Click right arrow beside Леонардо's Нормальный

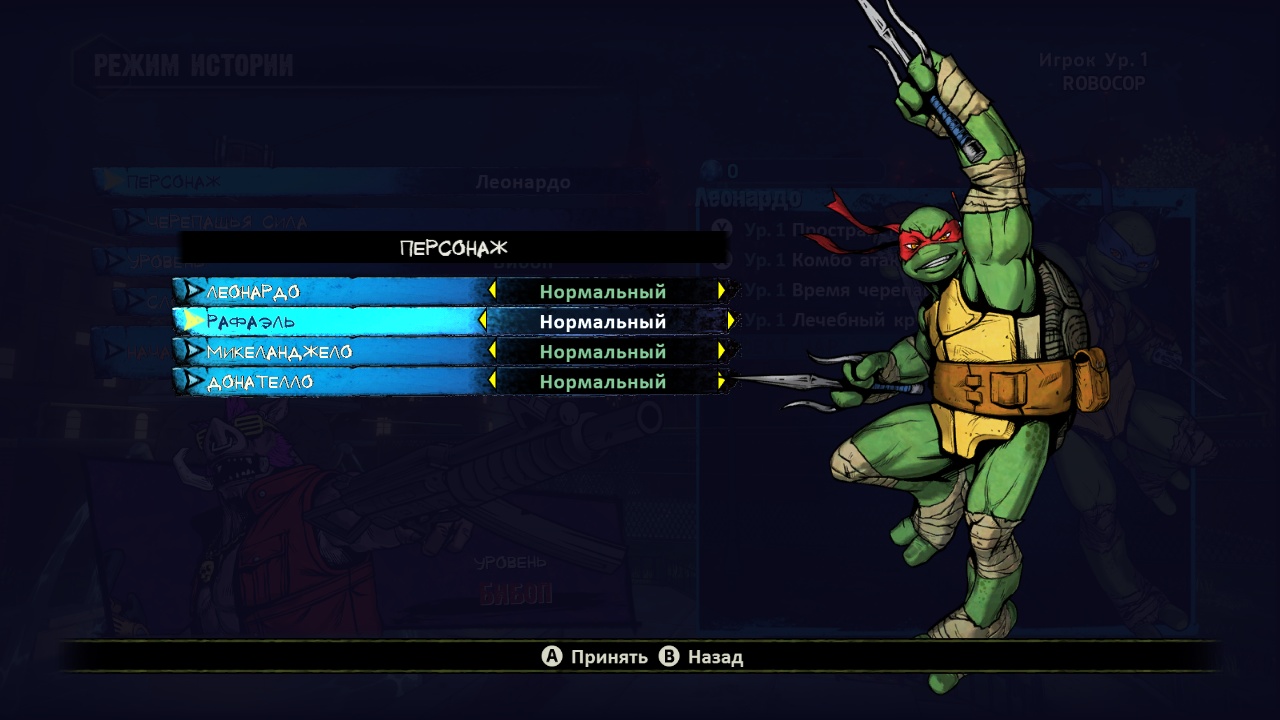coord(721,291)
